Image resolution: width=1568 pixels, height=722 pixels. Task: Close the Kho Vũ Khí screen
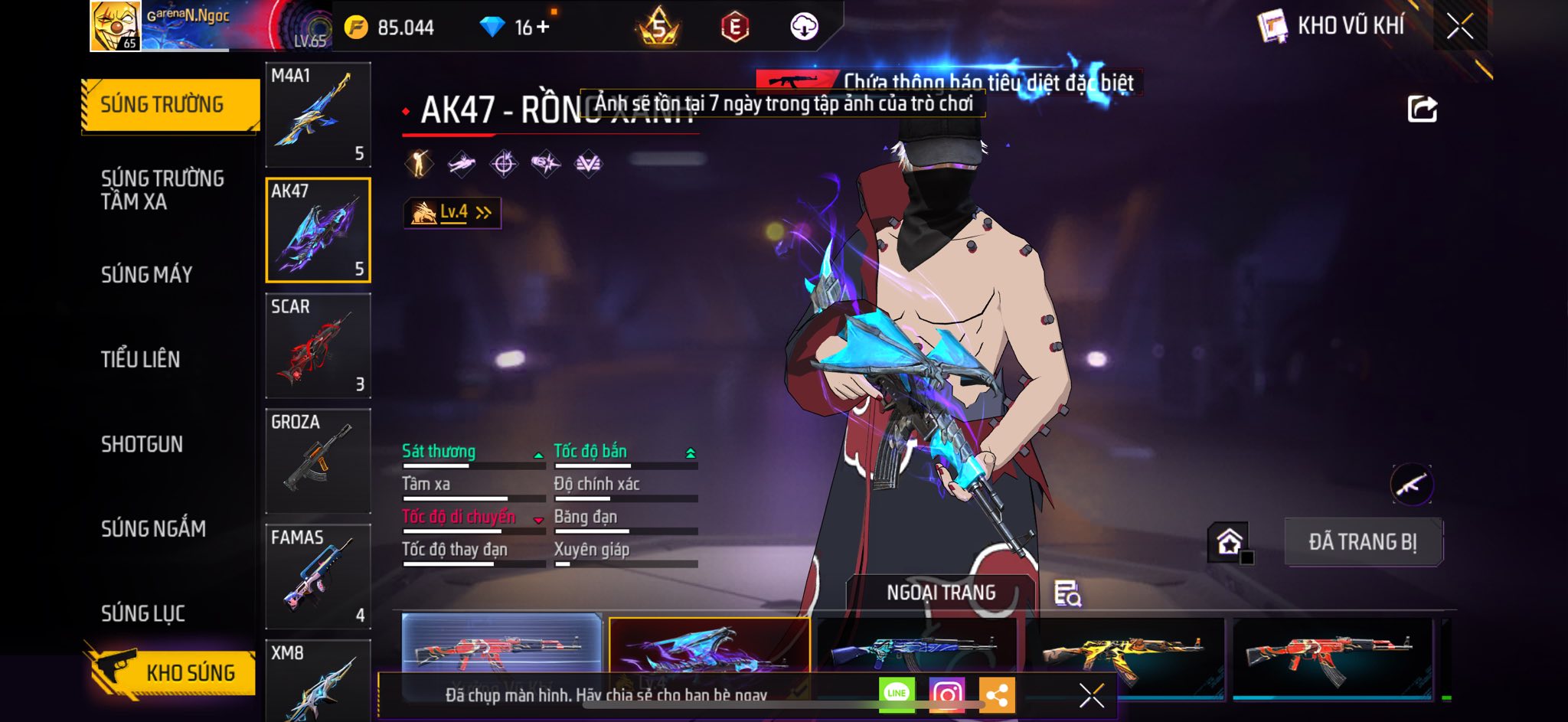1459,27
